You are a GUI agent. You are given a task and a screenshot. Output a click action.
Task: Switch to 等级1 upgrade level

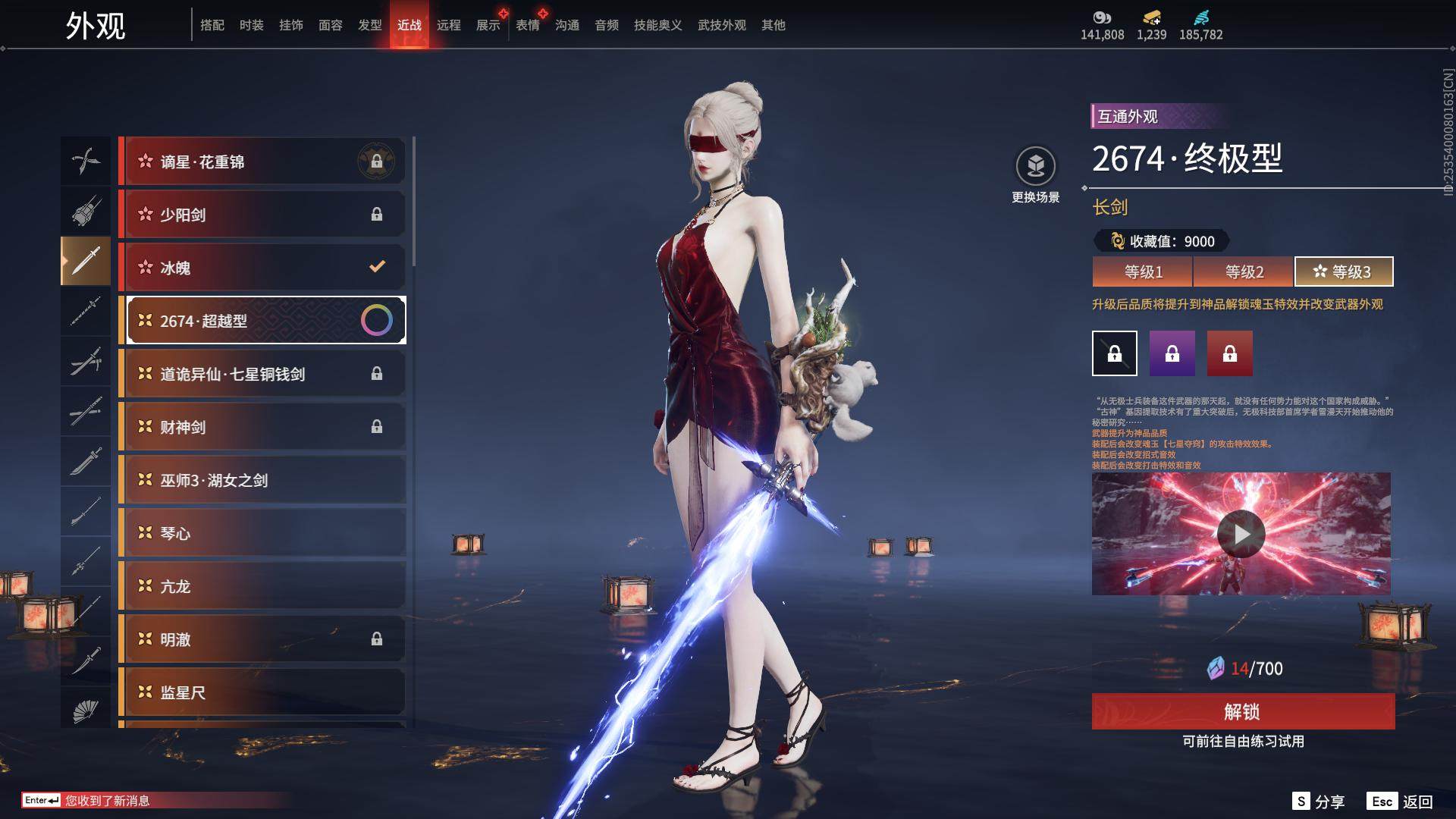point(1143,271)
